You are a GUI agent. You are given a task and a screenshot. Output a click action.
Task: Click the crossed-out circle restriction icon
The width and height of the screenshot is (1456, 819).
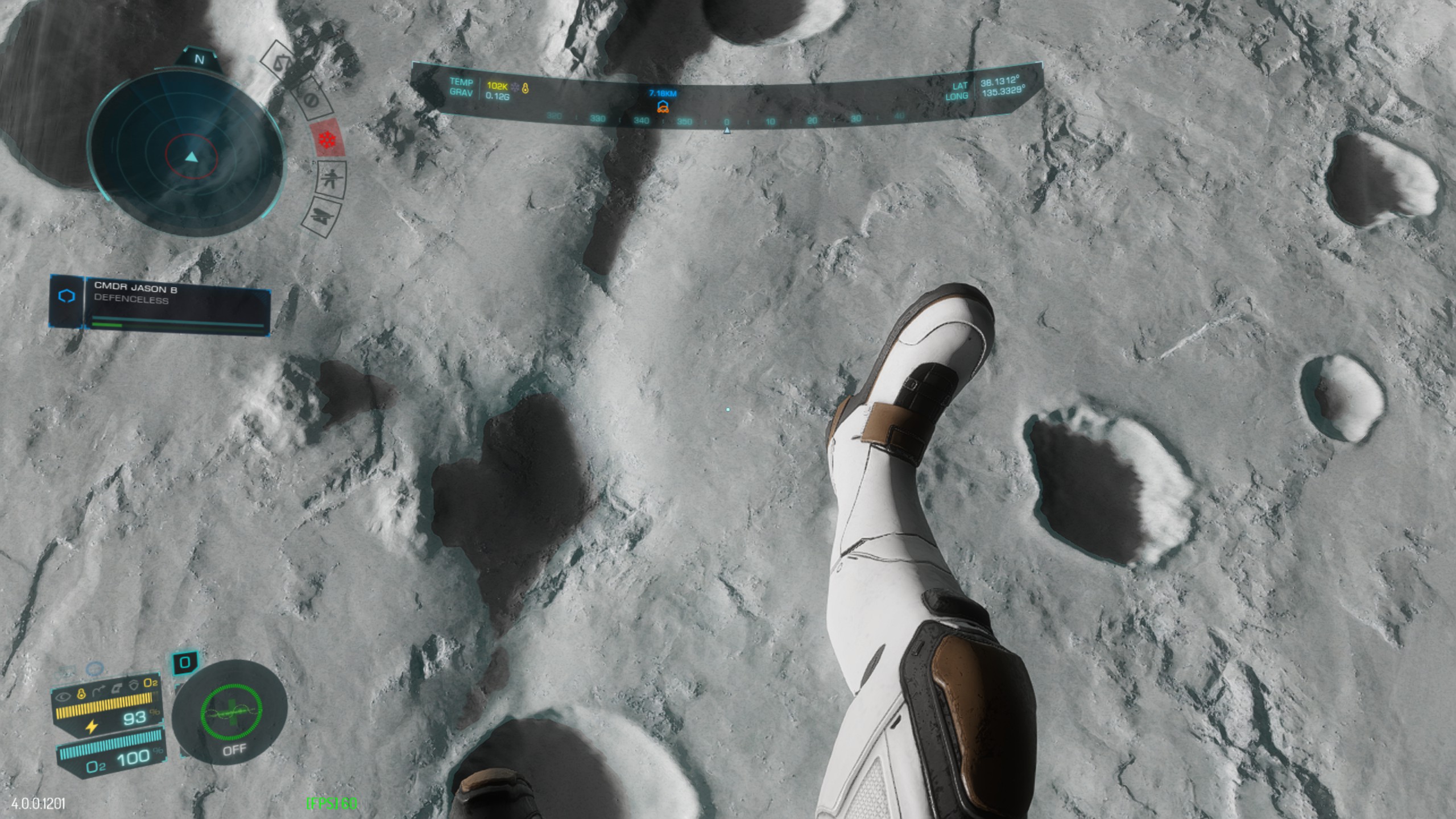pos(311,100)
